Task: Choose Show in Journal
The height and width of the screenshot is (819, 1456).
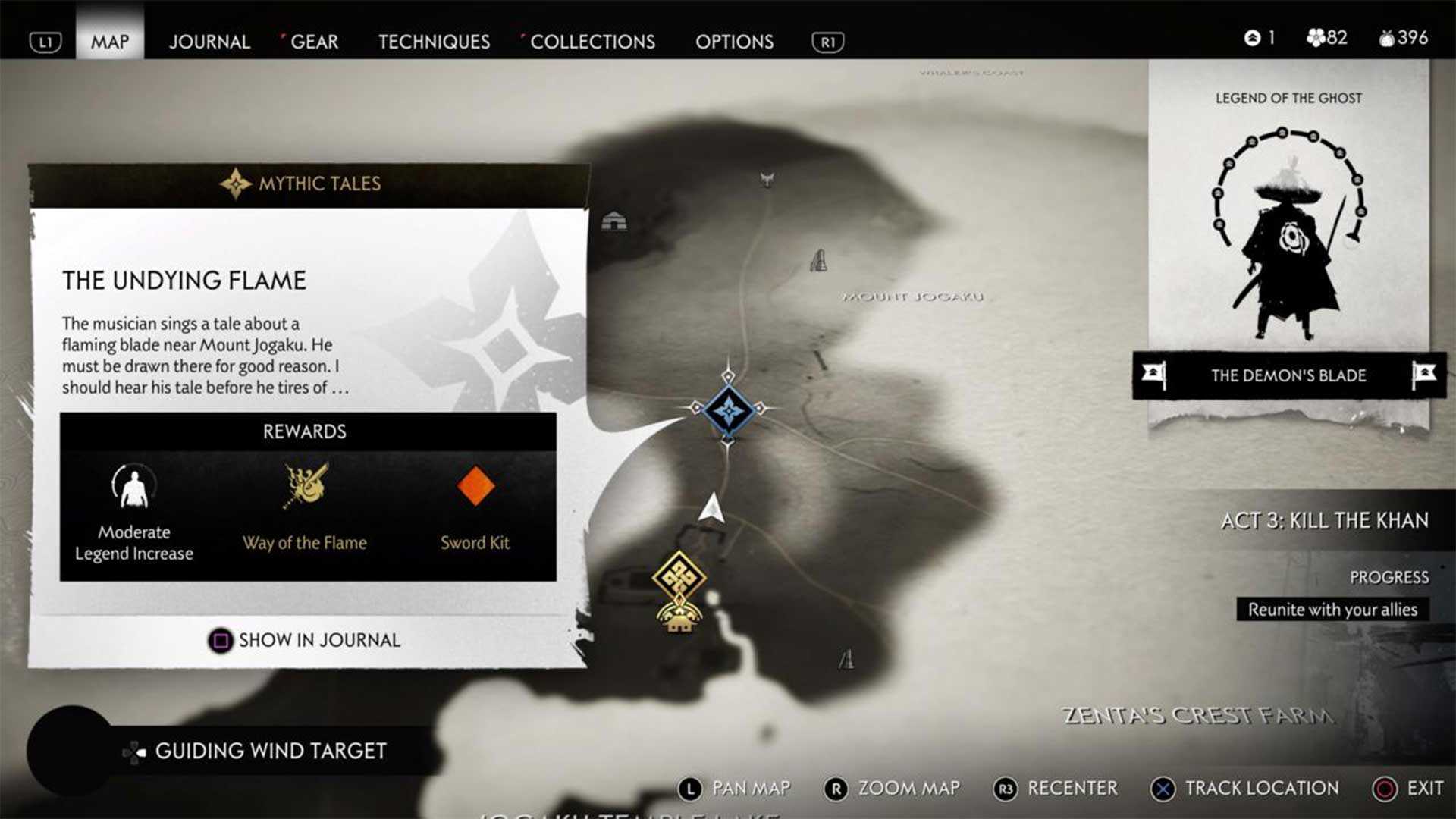Action: click(305, 641)
